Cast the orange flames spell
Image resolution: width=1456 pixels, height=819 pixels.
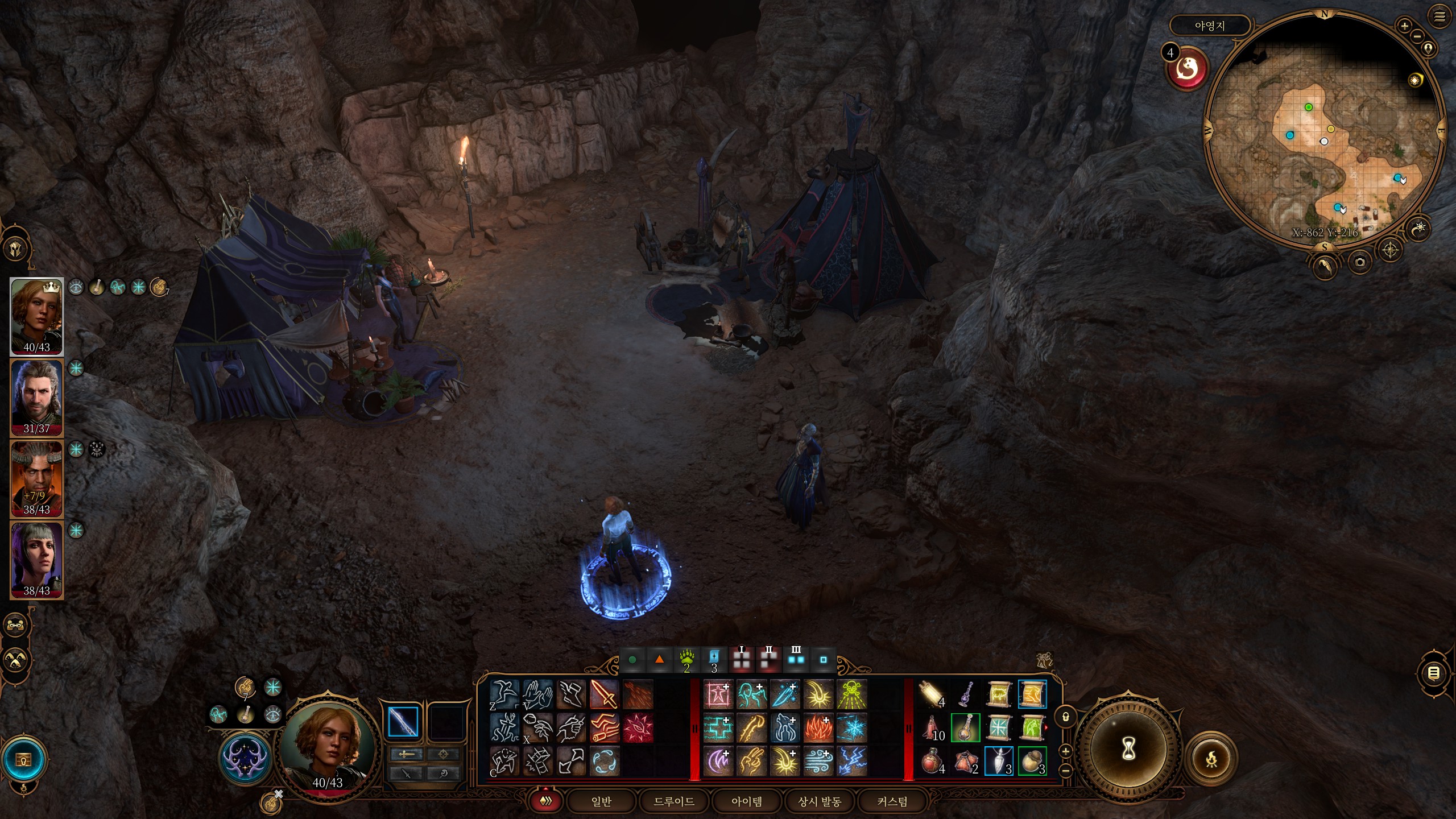point(818,728)
